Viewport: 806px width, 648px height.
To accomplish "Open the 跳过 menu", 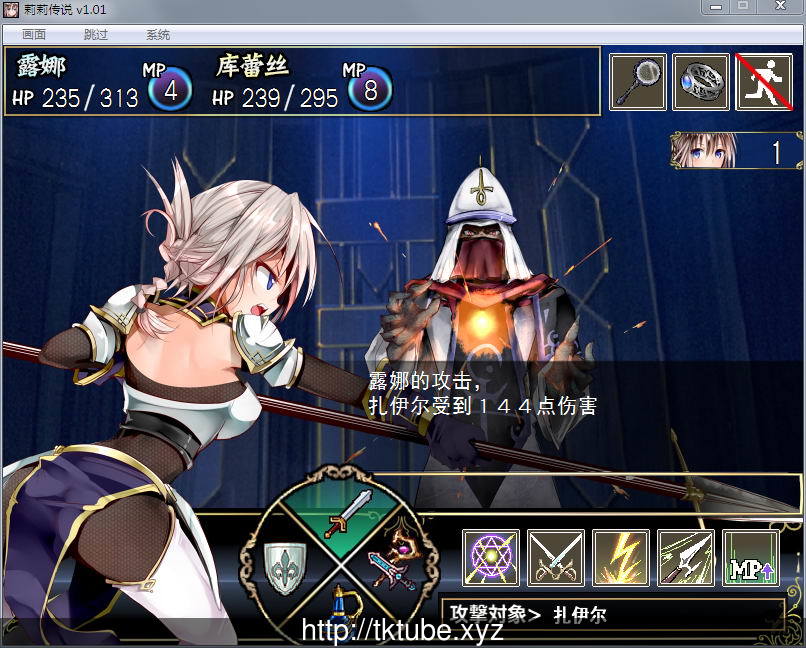I will pyautogui.click(x=96, y=34).
